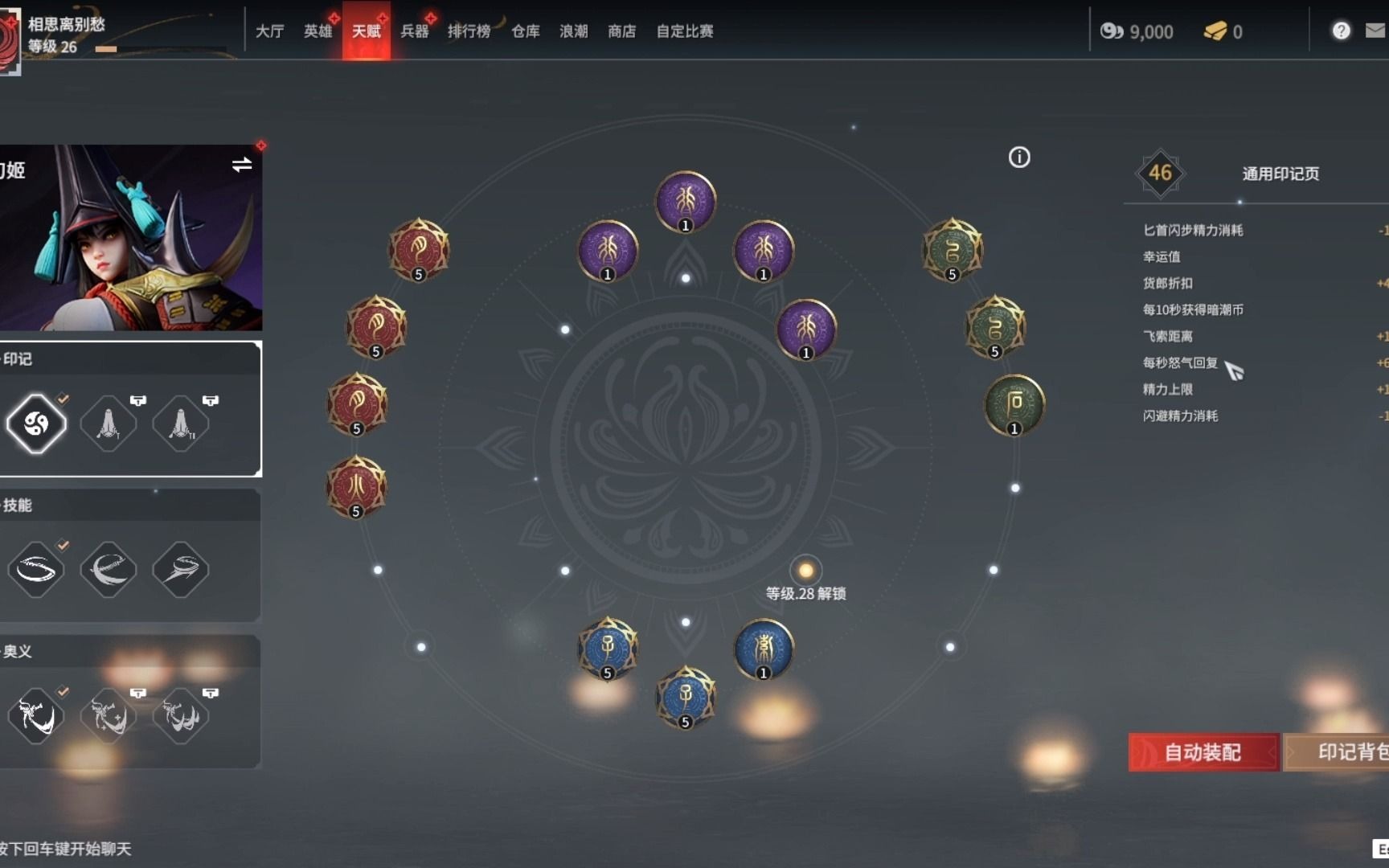Select the first skill icon under 技能
Screen dimensions: 1389x868
tap(37, 571)
